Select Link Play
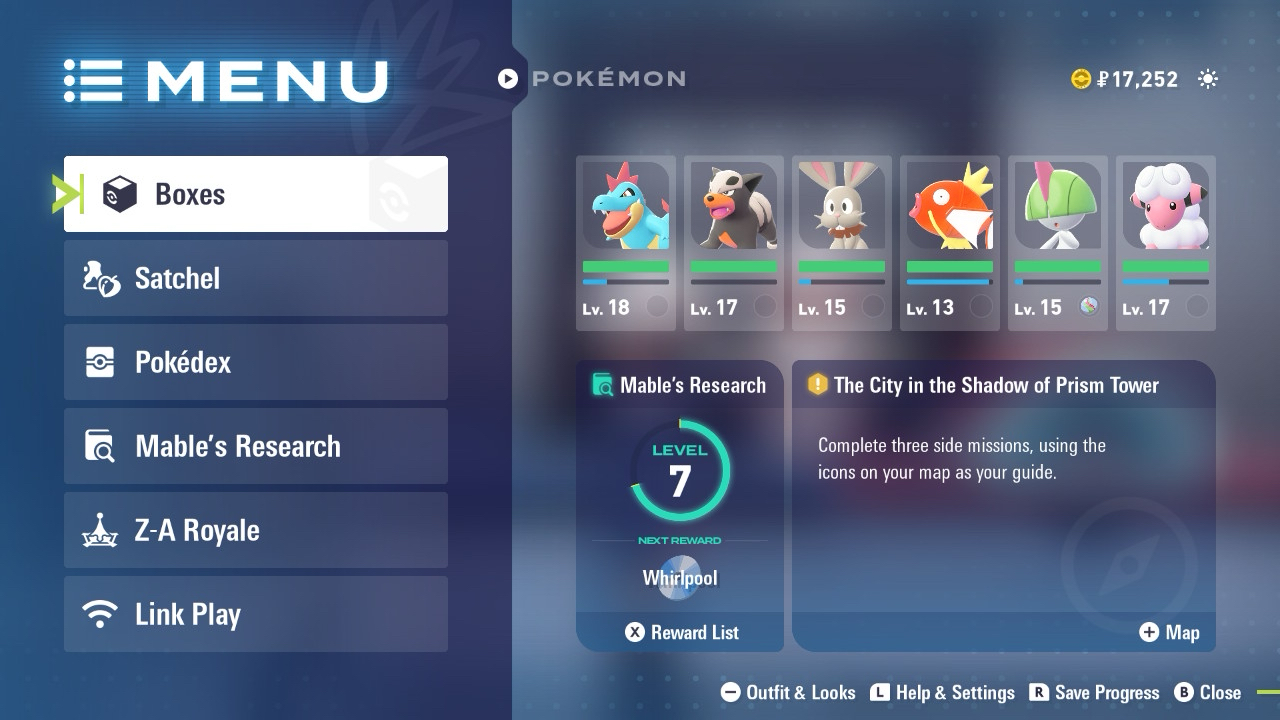This screenshot has width=1280, height=720. (x=255, y=614)
